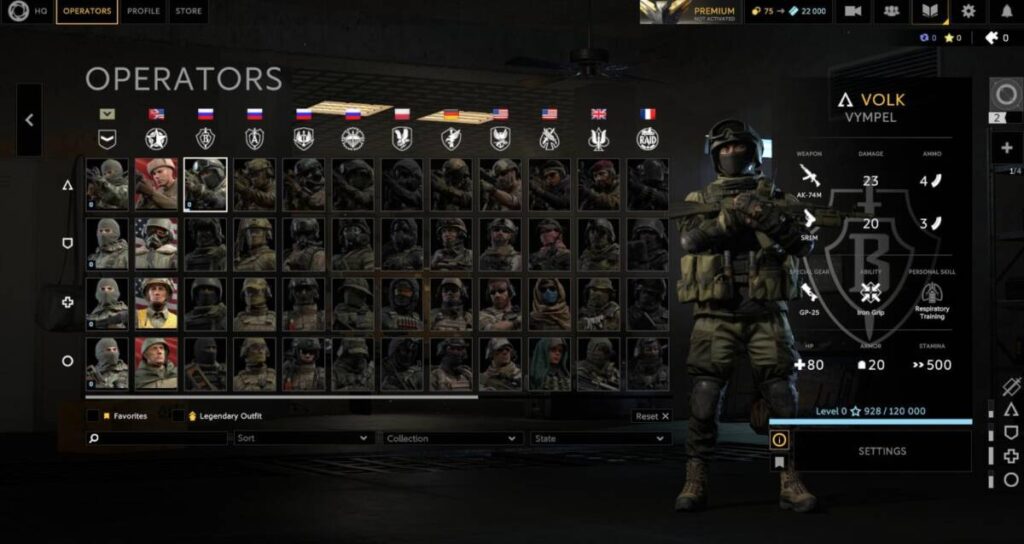Filter operators by the French RAID unit
Viewport: 1024px width, 544px height.
click(648, 139)
